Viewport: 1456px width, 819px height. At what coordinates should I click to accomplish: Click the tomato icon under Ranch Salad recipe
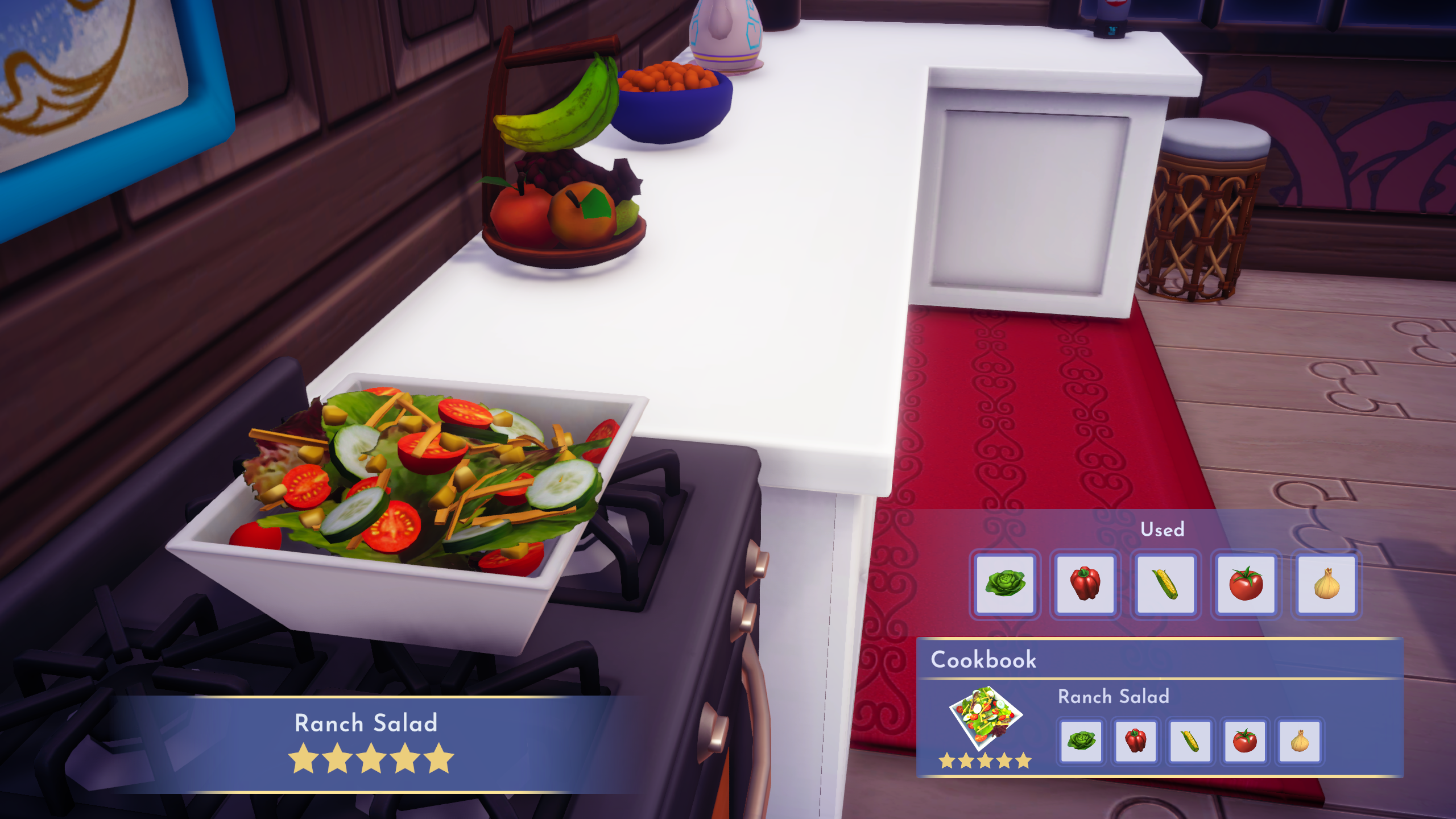pyautogui.click(x=1246, y=742)
